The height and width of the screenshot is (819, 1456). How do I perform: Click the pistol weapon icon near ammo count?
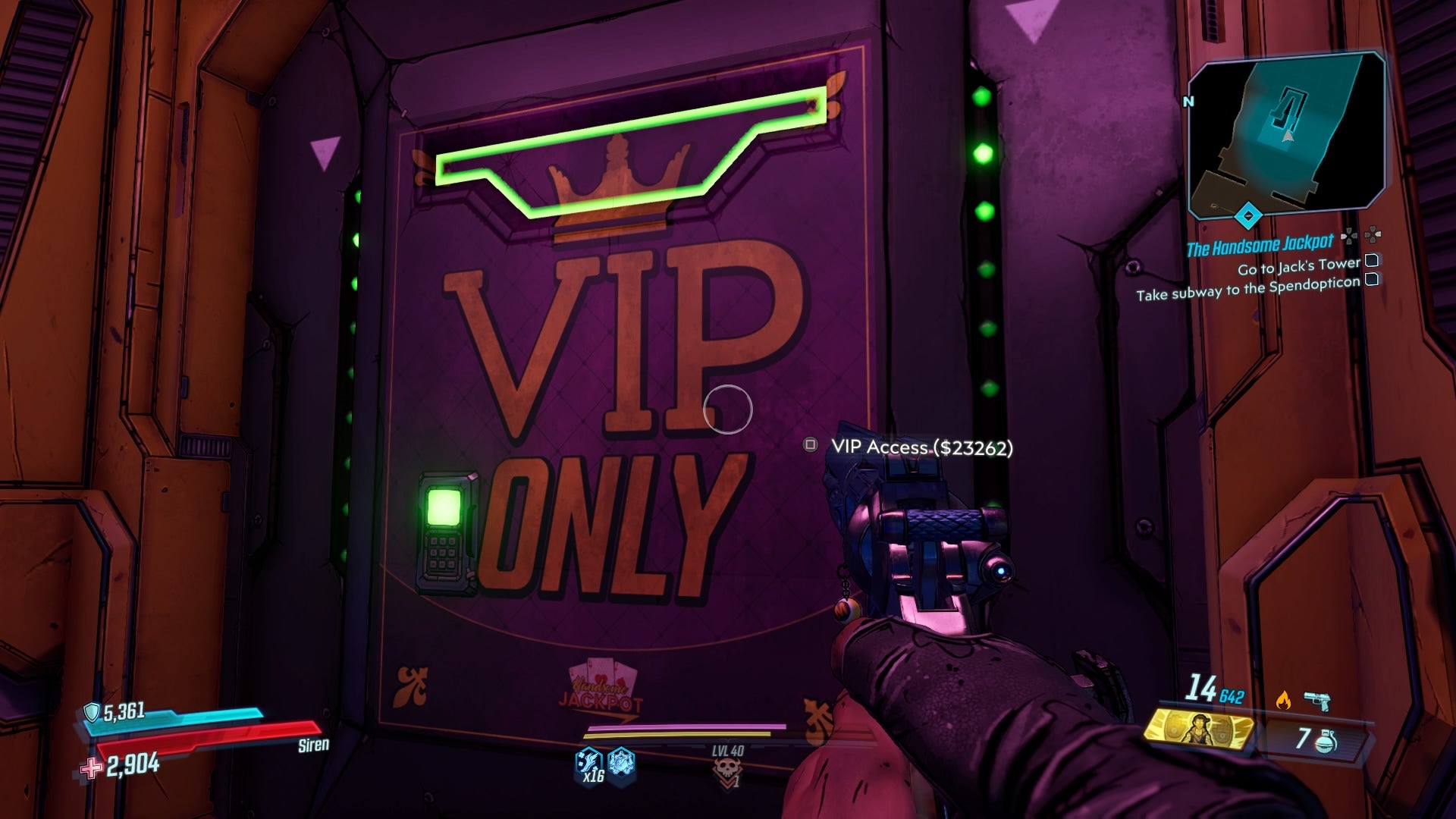coord(1316,701)
